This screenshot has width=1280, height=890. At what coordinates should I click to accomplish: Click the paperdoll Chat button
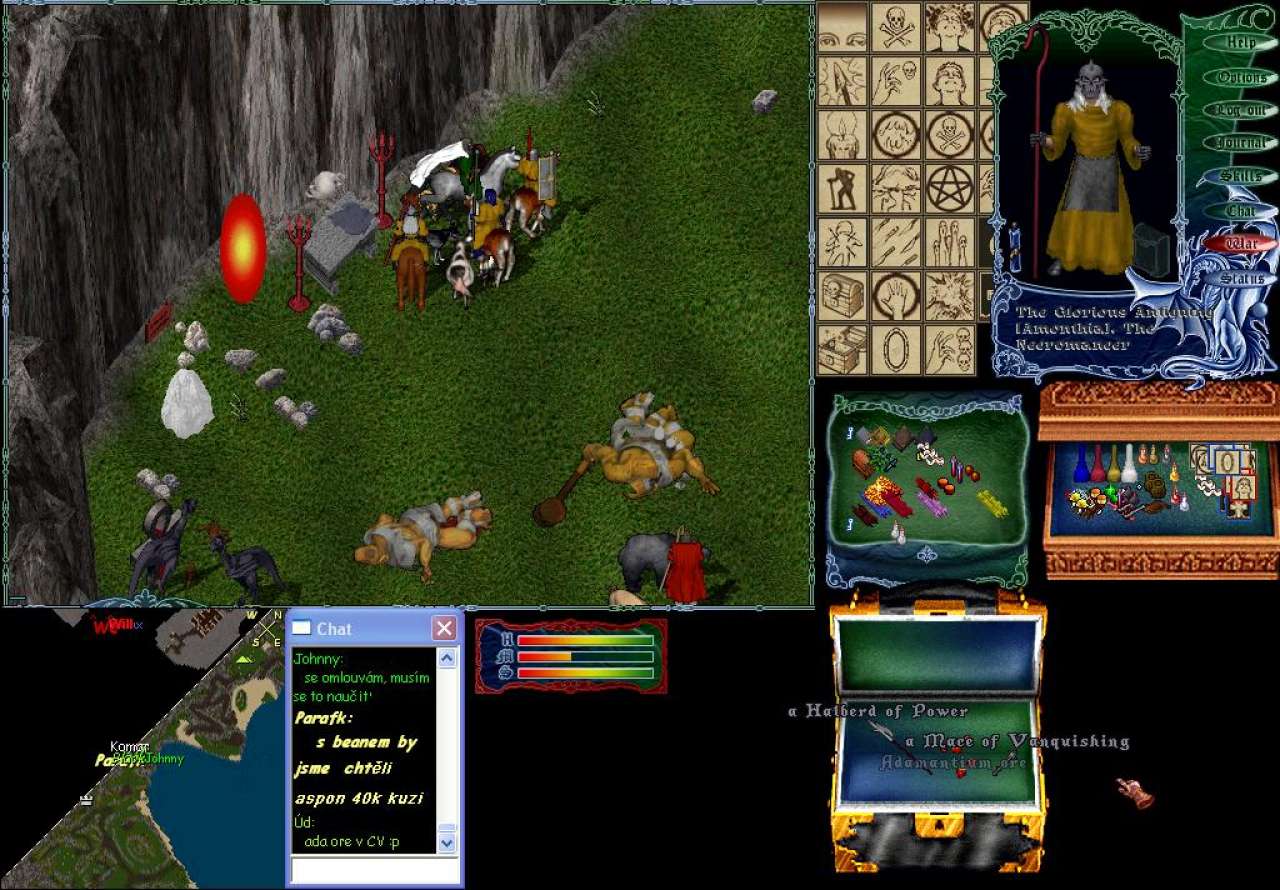1240,210
